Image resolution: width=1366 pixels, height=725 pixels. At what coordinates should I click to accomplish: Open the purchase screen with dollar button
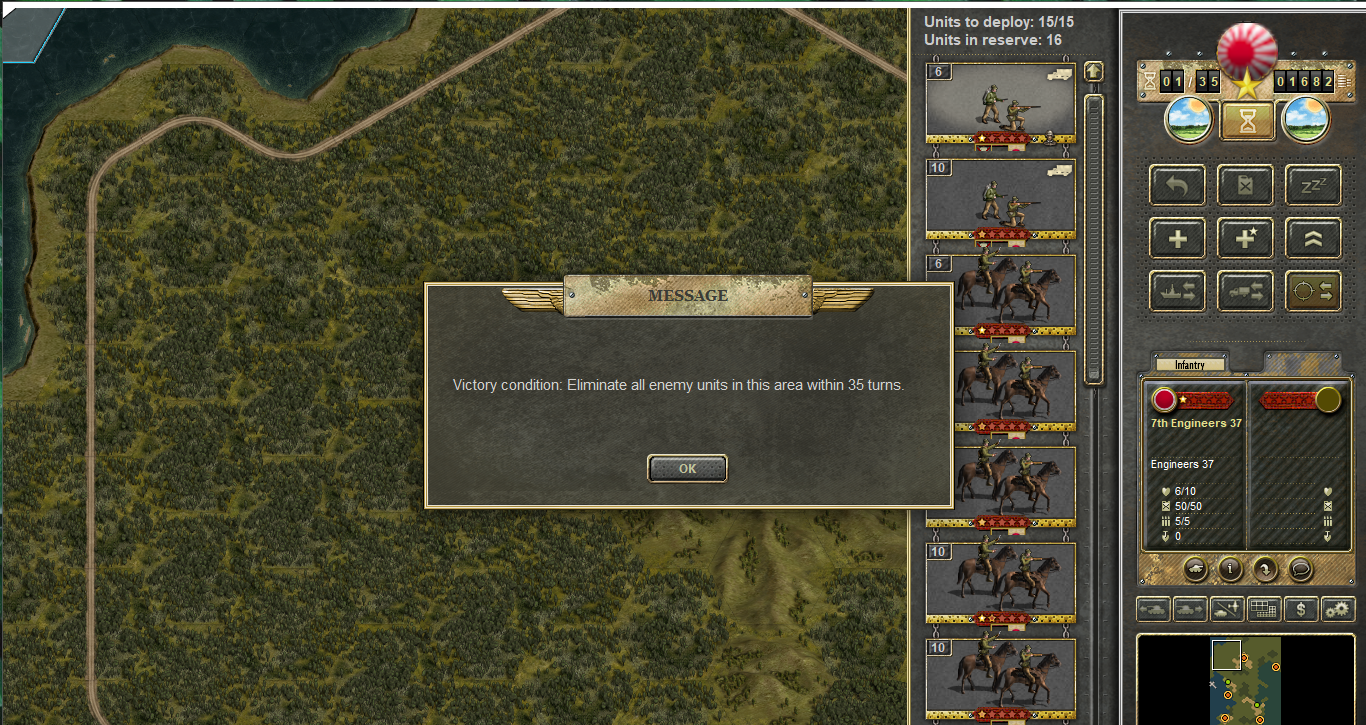1300,608
